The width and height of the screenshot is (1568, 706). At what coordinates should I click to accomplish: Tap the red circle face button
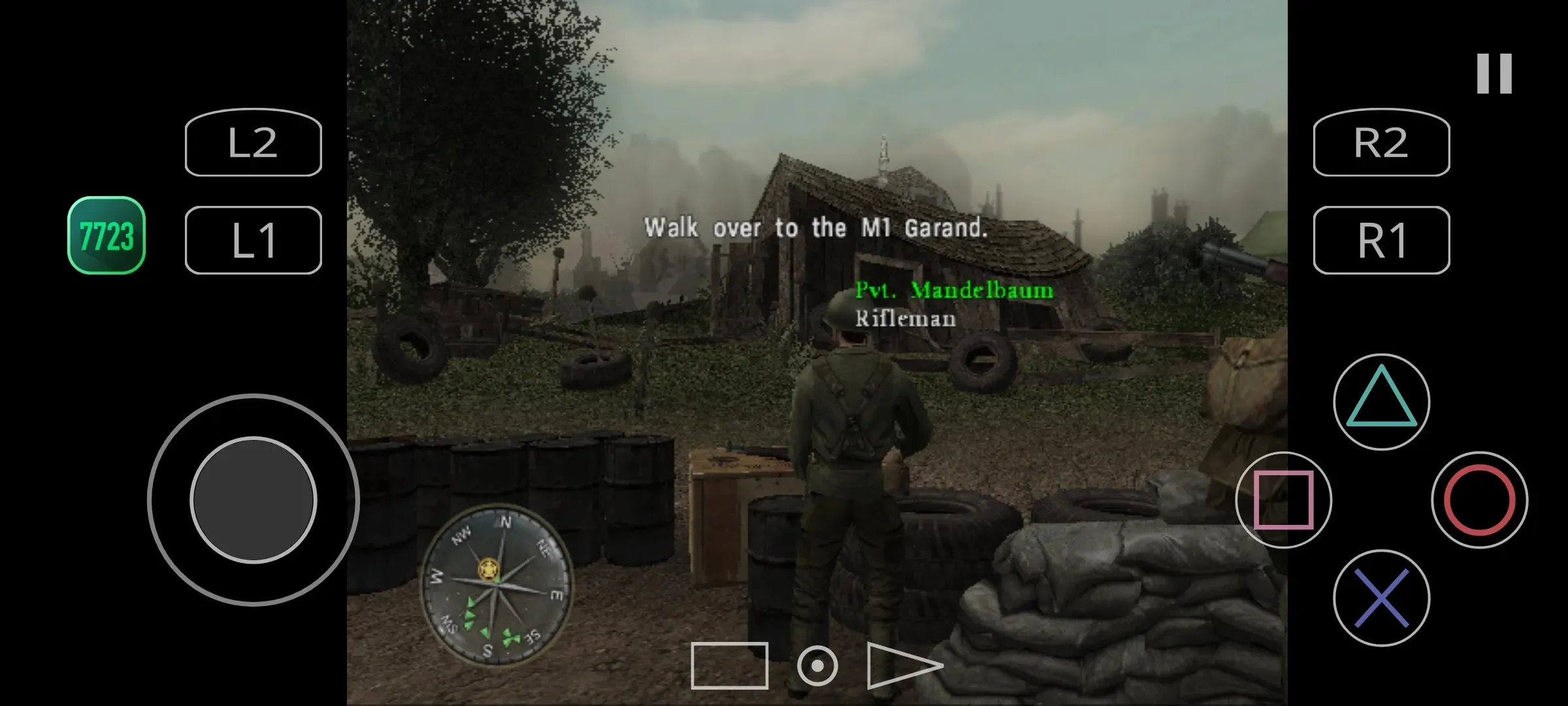click(1479, 500)
